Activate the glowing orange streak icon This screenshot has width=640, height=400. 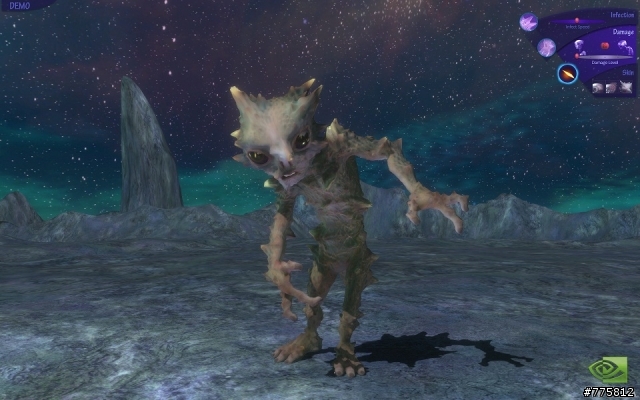tap(567, 73)
